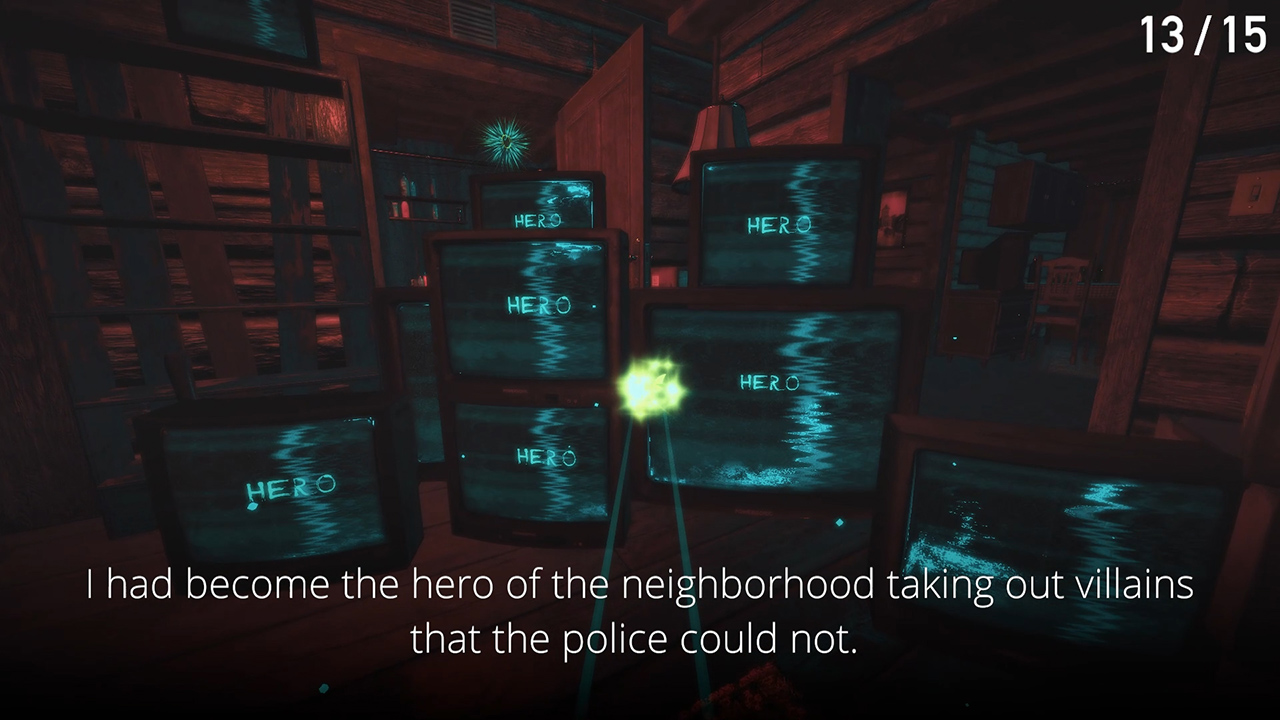Image resolution: width=1280 pixels, height=720 pixels.
Task: Click the small cyan diamond particle near the floor
Action: point(322,688)
